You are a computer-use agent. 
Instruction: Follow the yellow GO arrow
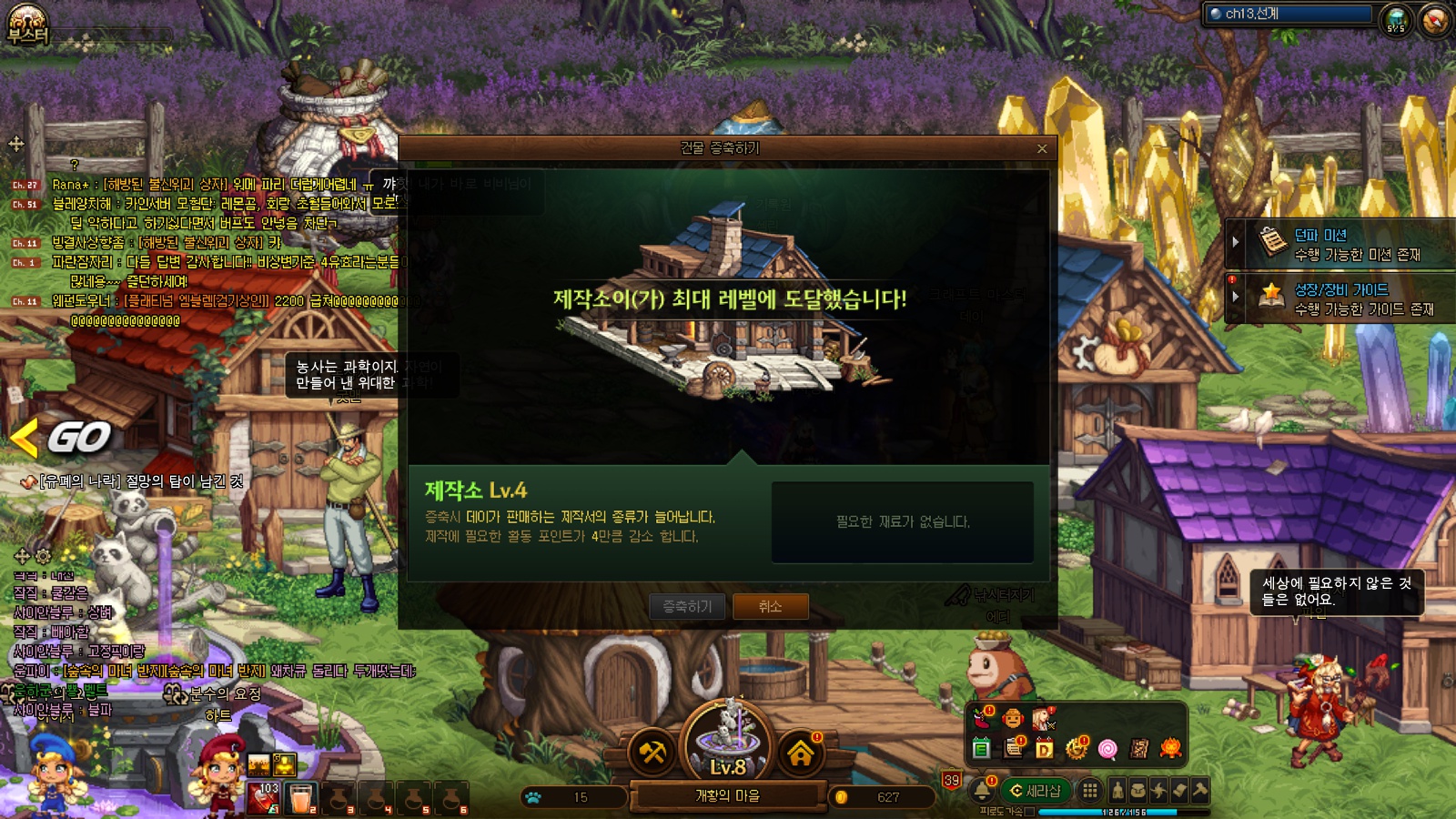pyautogui.click(x=64, y=438)
